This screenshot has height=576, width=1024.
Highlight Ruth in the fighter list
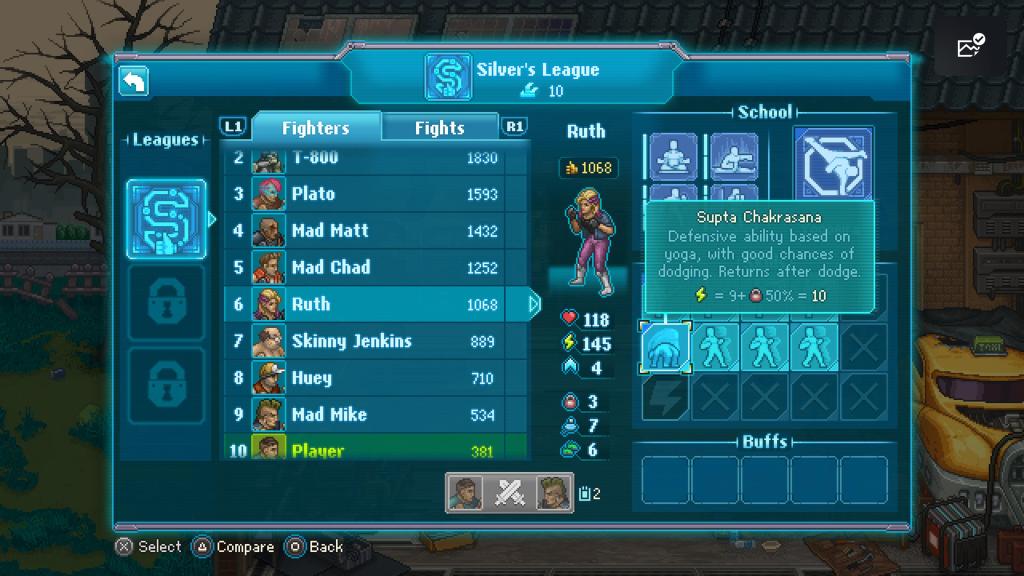tap(375, 305)
